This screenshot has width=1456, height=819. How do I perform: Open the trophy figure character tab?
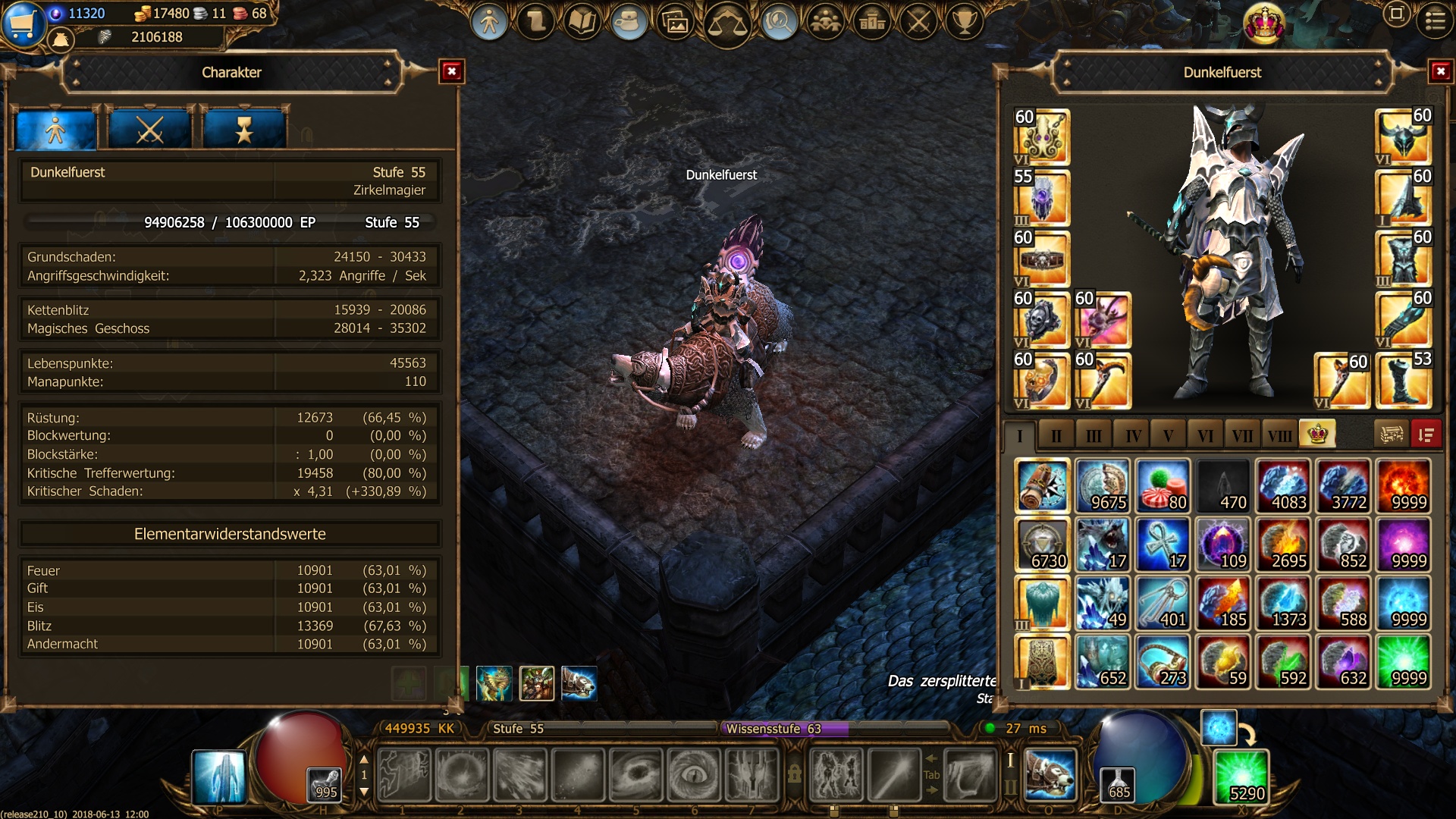[x=244, y=130]
